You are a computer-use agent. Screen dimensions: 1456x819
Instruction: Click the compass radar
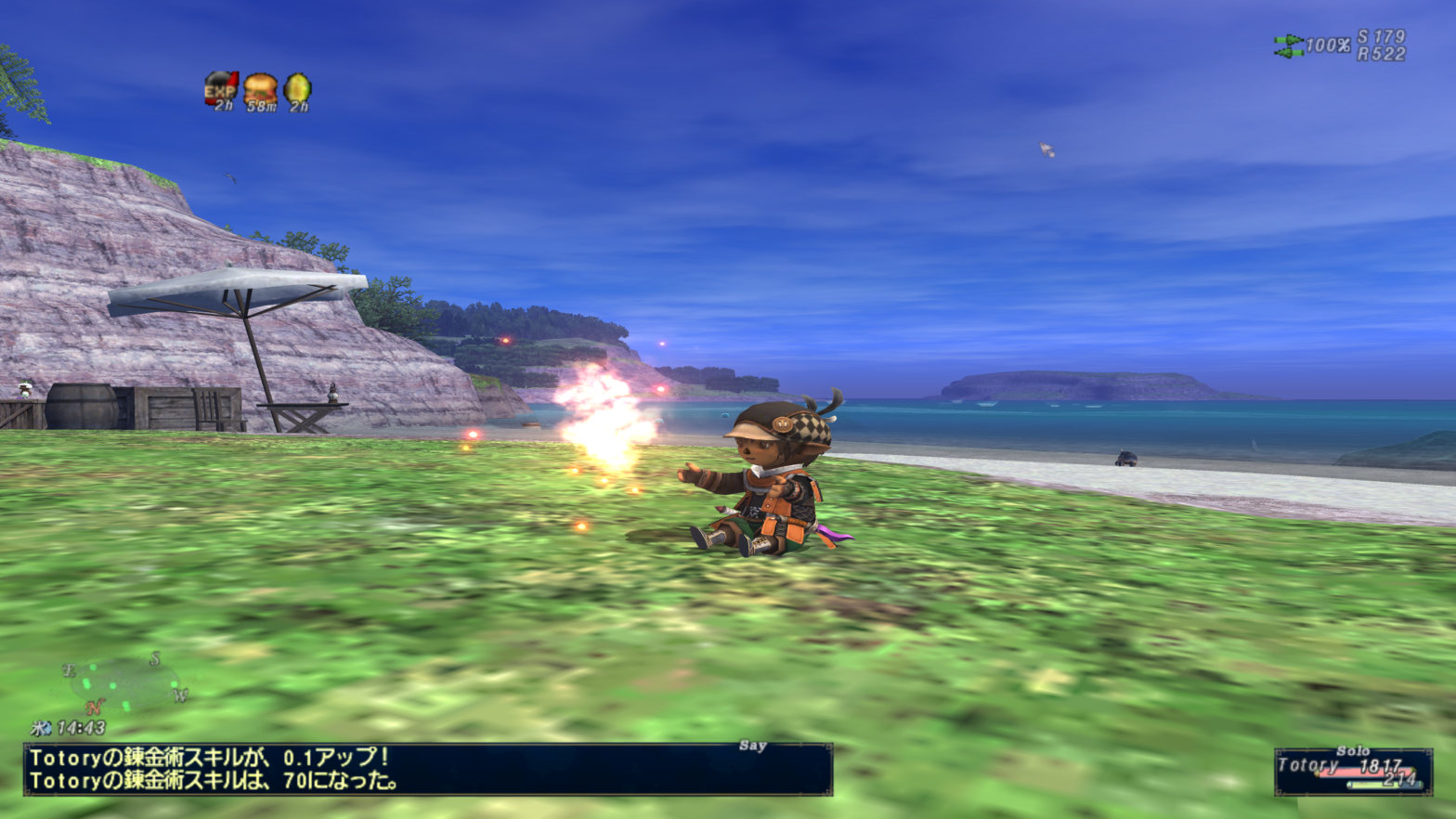(125, 684)
